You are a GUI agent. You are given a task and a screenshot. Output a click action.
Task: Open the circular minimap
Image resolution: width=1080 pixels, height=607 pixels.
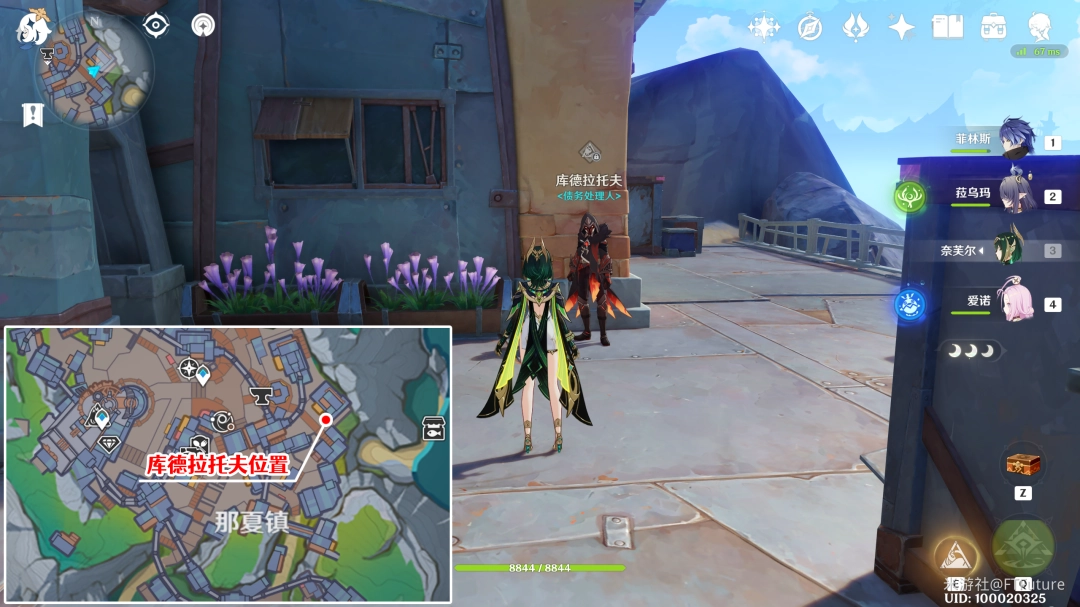click(94, 69)
